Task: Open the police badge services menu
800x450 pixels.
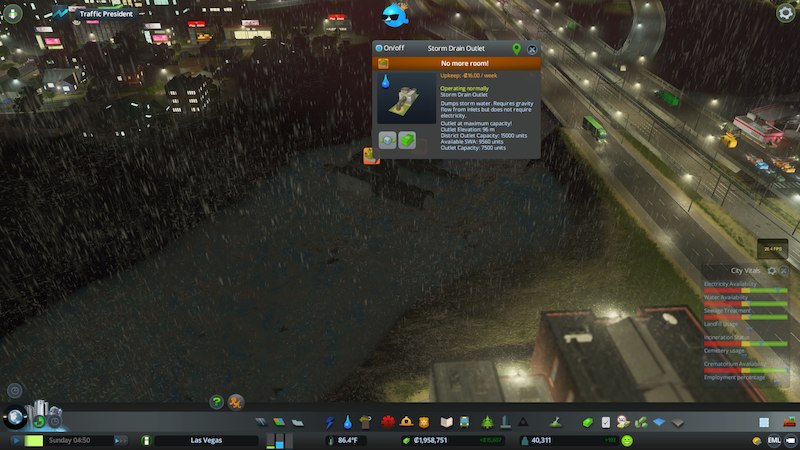Action: coord(423,423)
